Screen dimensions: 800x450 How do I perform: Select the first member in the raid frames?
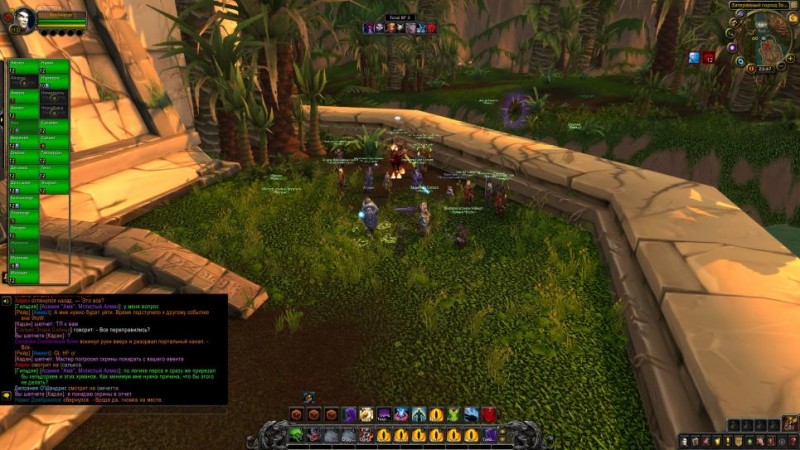point(24,68)
